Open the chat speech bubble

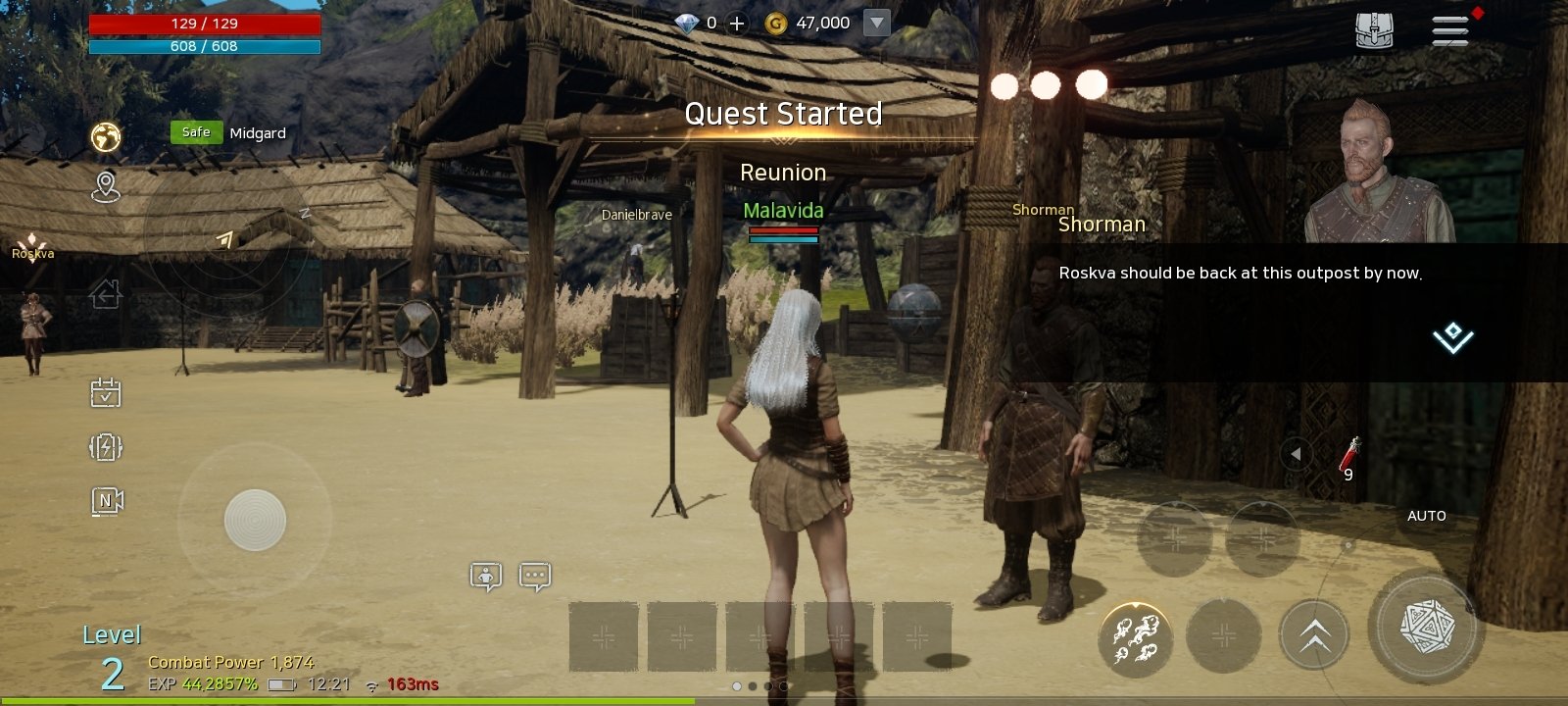click(x=535, y=577)
